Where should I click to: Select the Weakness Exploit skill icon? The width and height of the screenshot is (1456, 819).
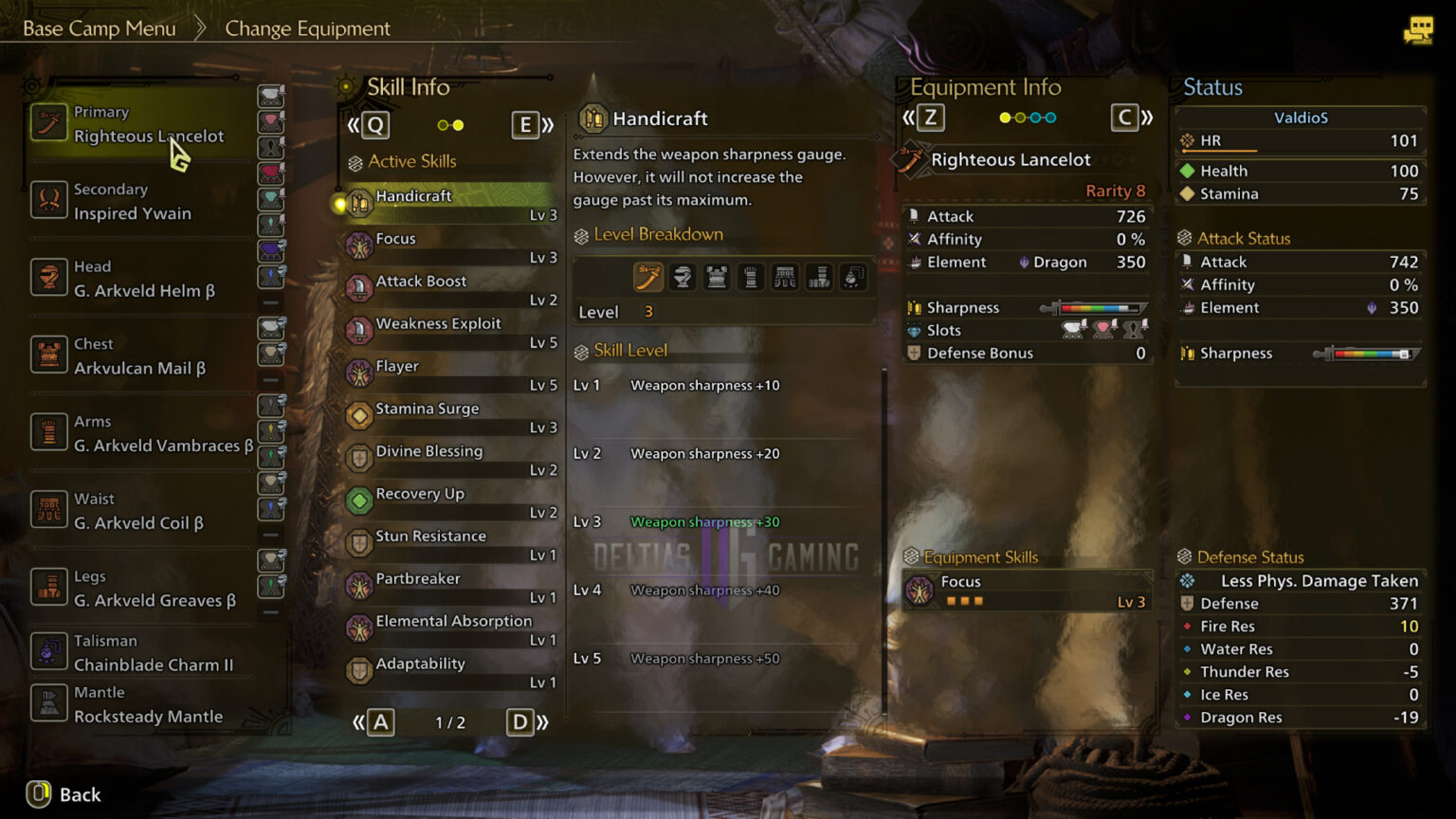coord(360,329)
